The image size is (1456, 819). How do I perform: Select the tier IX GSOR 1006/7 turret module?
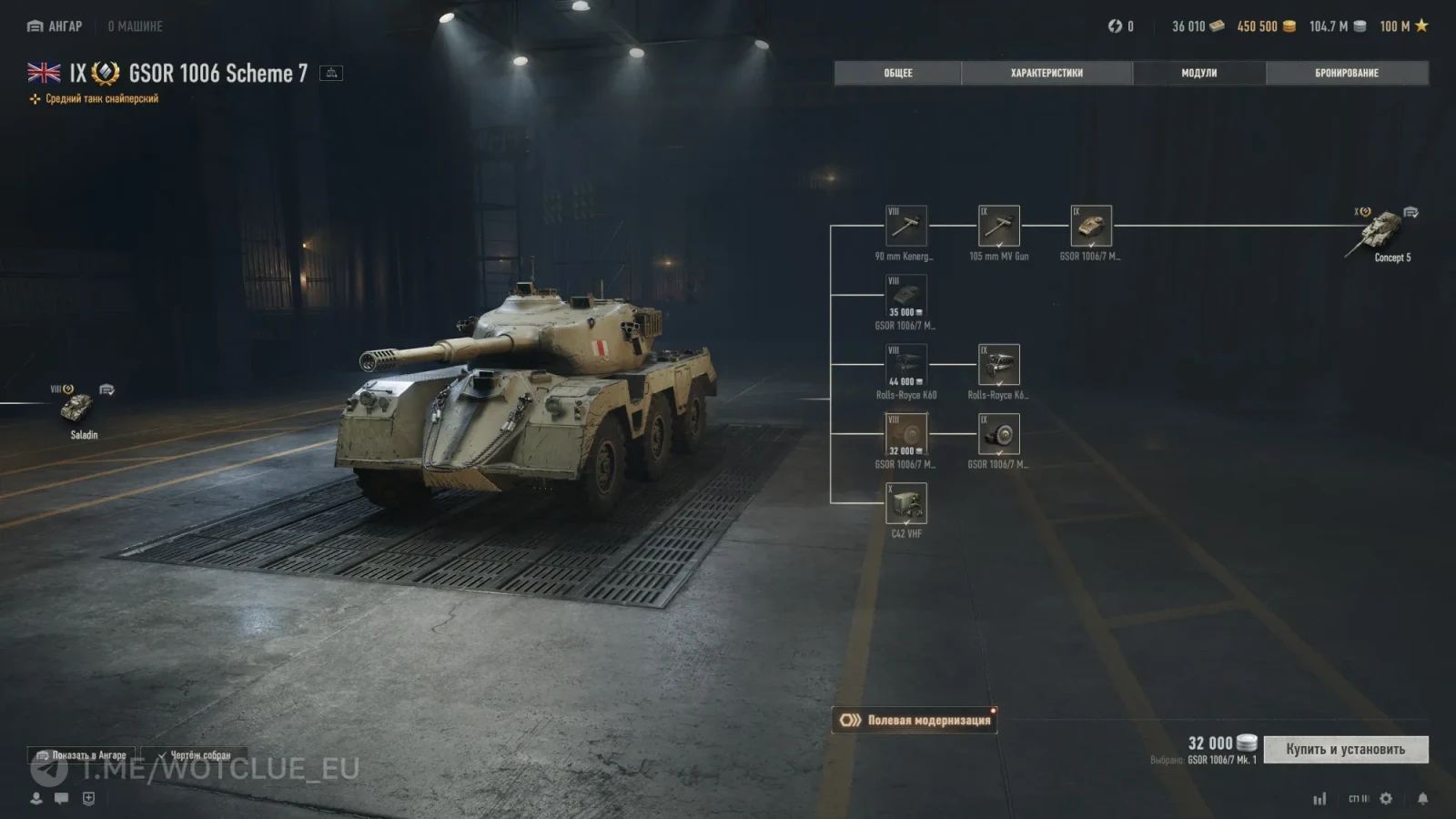pos(1091,226)
